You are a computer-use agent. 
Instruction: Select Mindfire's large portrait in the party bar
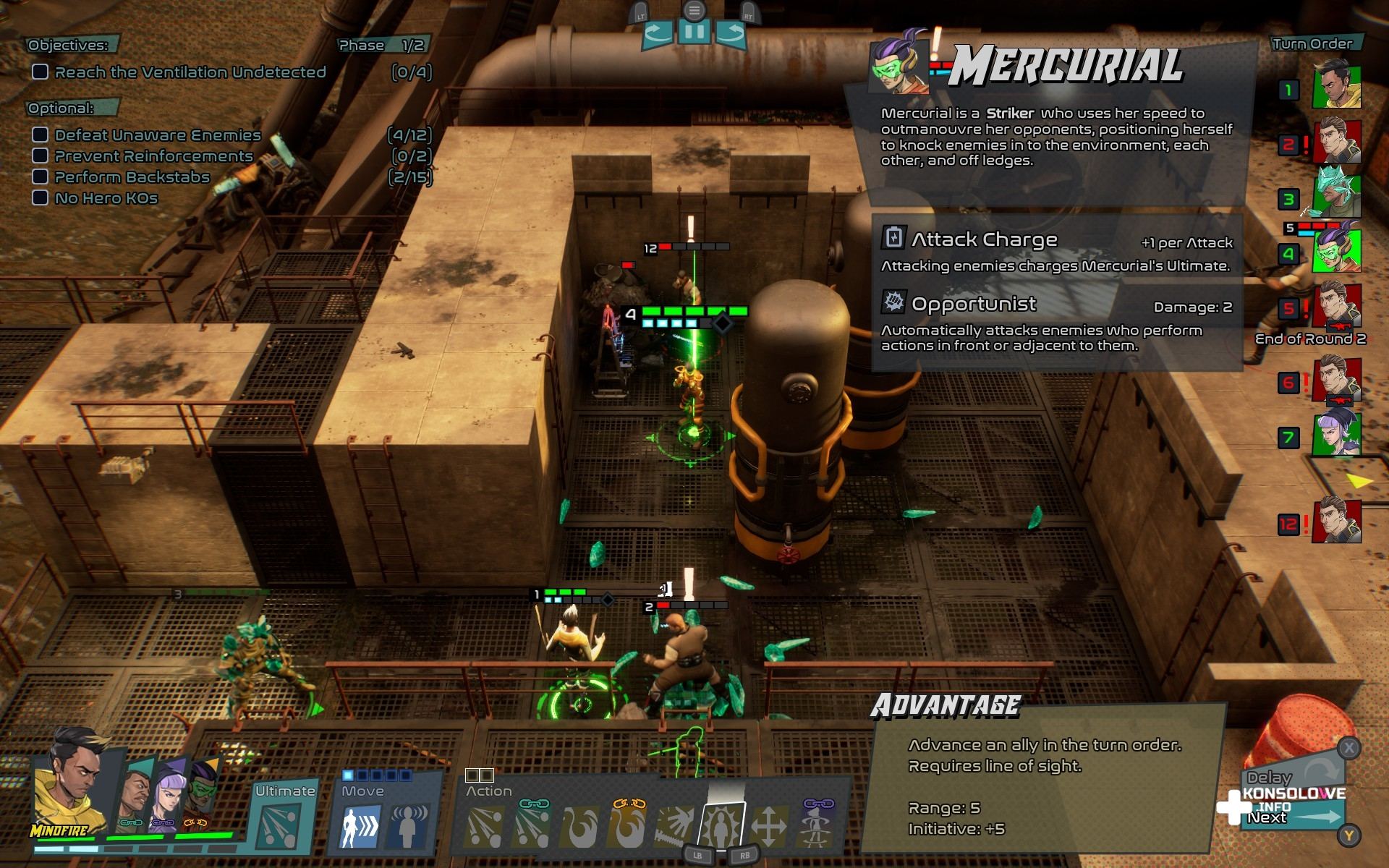[69, 788]
